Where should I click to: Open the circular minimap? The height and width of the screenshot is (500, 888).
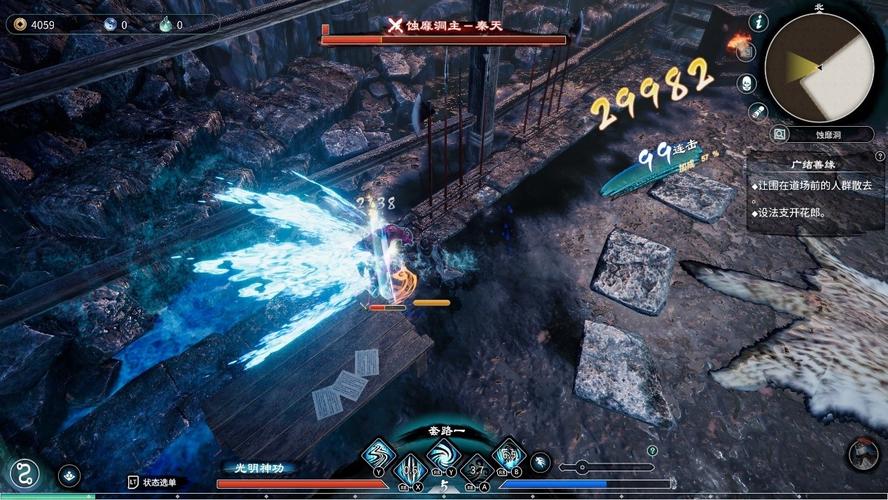(818, 68)
